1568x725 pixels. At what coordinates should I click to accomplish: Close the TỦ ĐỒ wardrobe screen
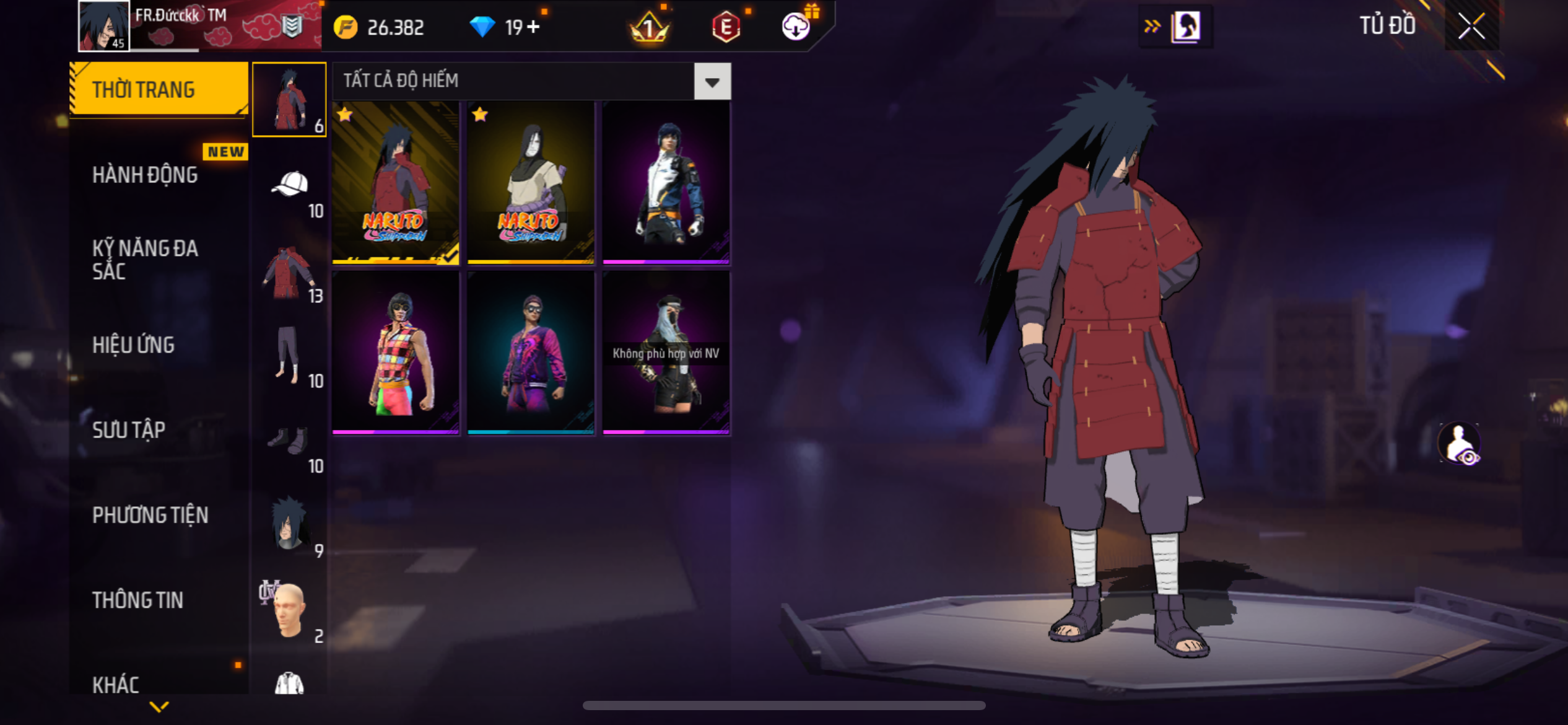(1471, 26)
